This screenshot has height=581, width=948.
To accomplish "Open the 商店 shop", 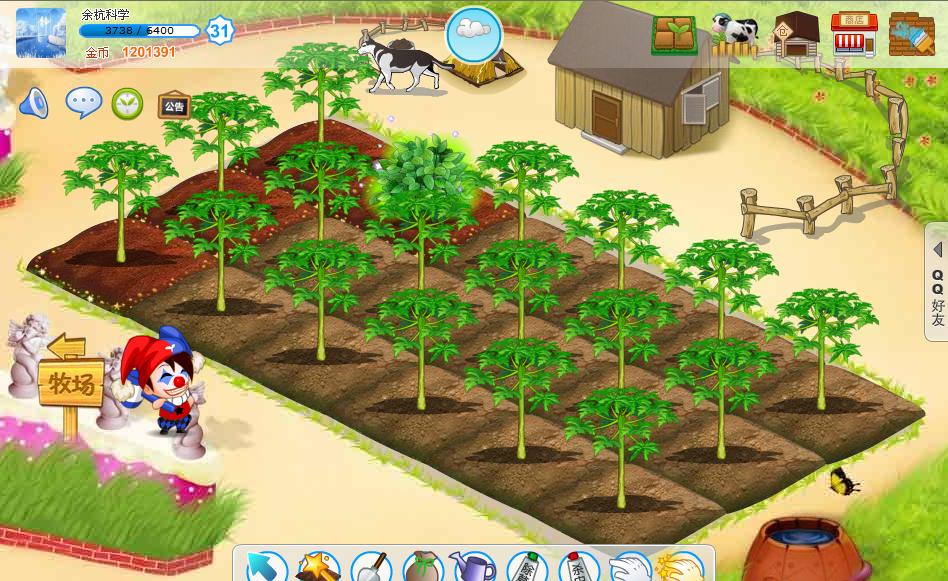I will [853, 33].
